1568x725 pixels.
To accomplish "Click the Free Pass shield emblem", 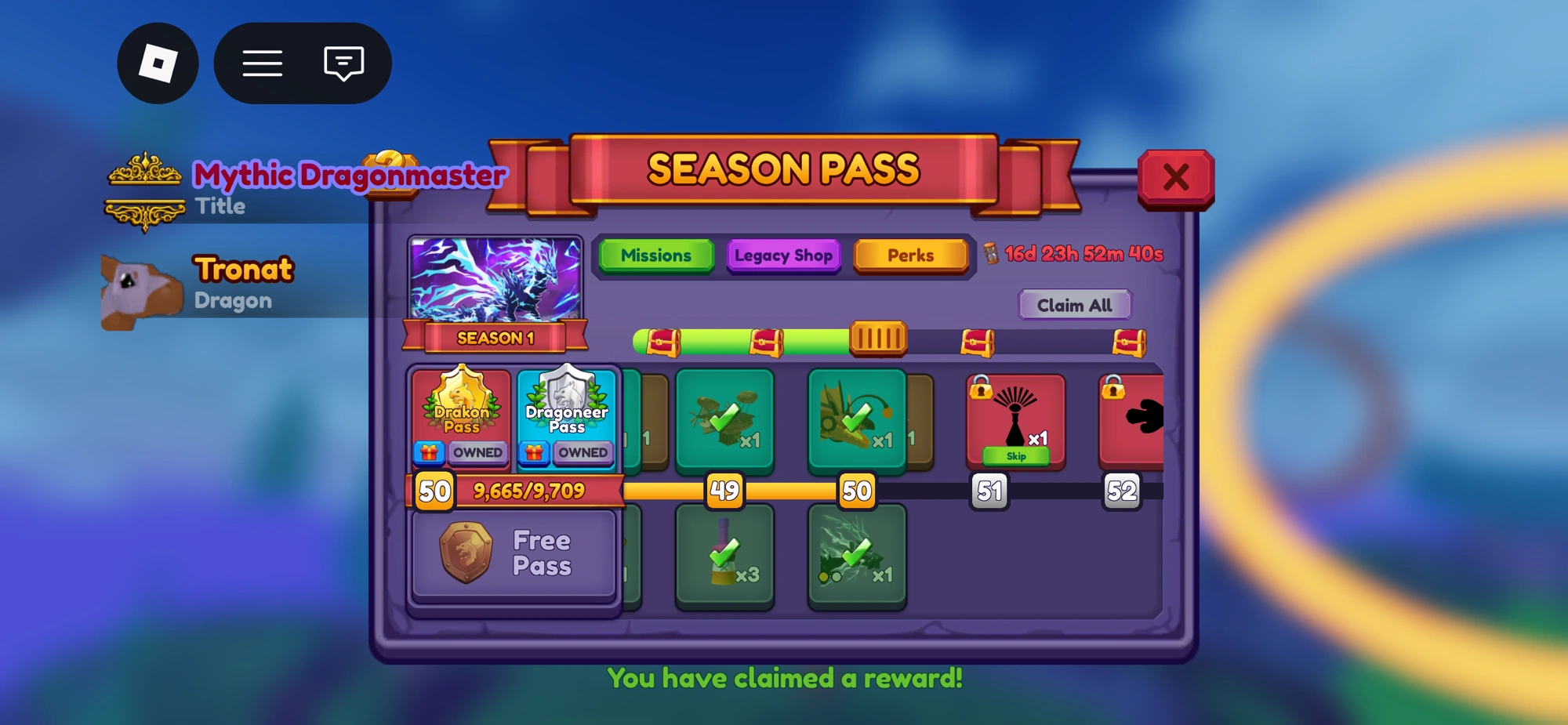I will tap(466, 553).
